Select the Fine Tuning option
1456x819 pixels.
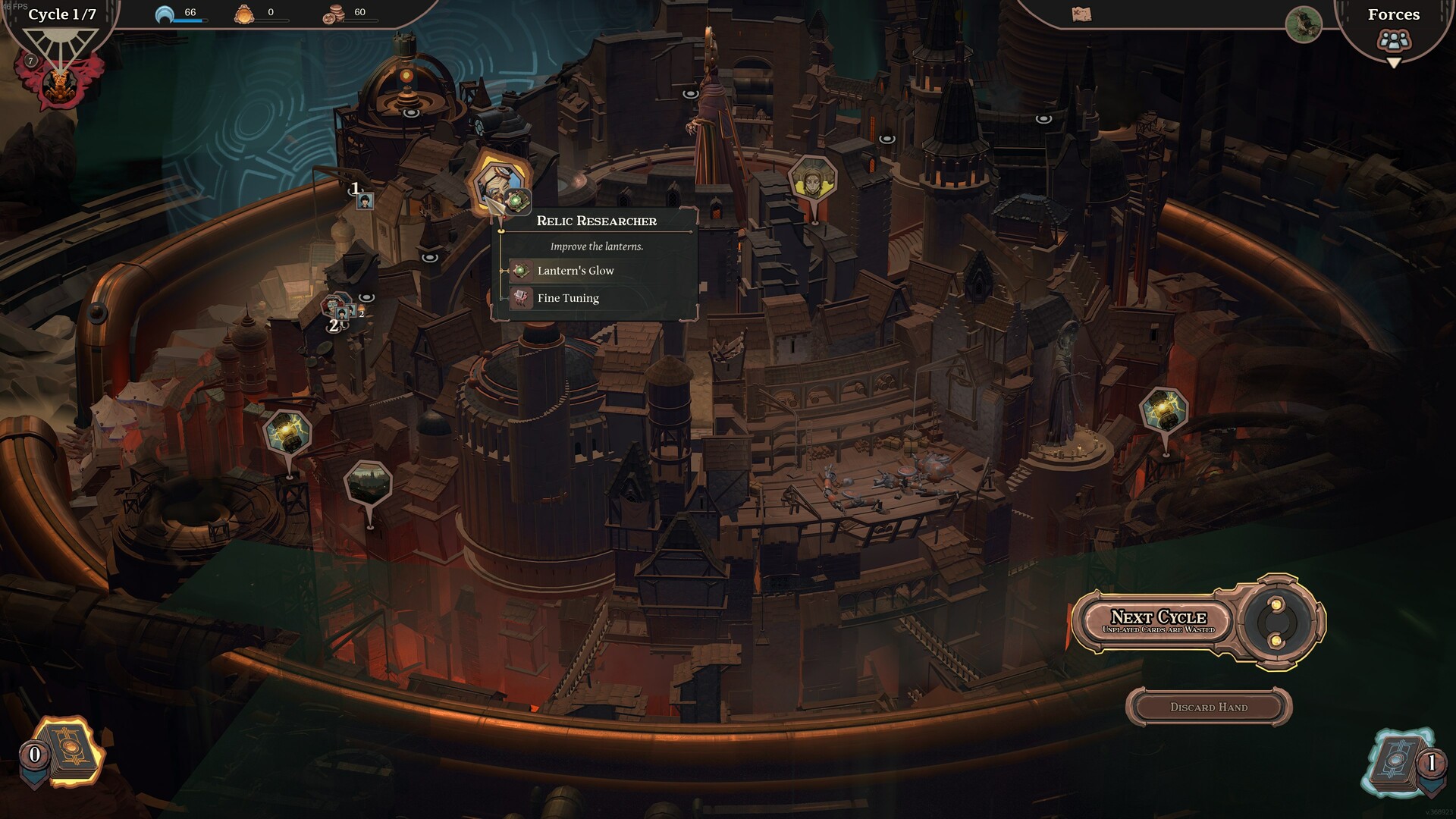click(x=567, y=298)
